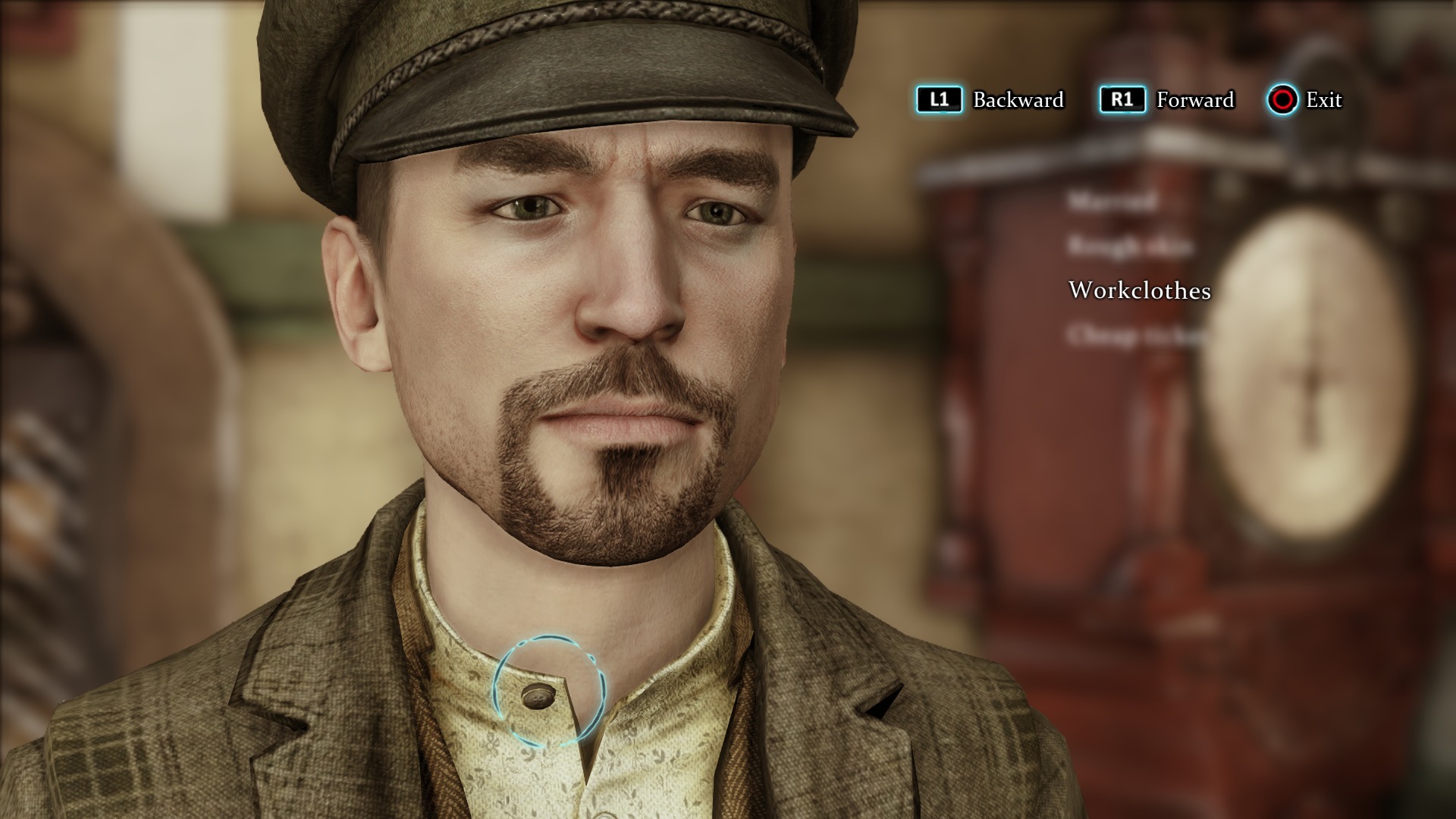
Task: Step back through observations with the Backward control
Action: tap(940, 99)
